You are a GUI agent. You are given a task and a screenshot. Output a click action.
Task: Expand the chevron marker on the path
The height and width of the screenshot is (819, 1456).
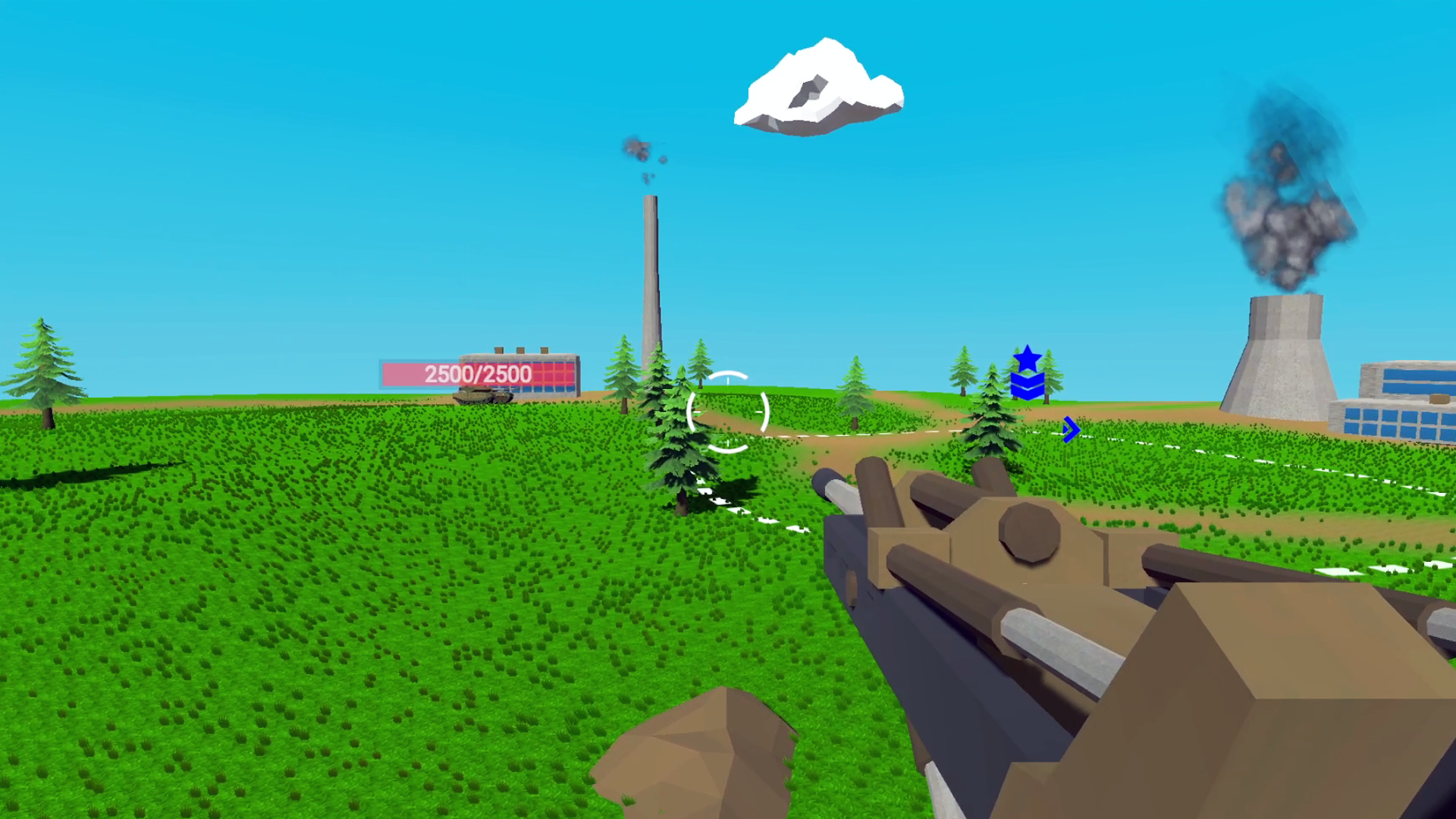click(x=1071, y=429)
